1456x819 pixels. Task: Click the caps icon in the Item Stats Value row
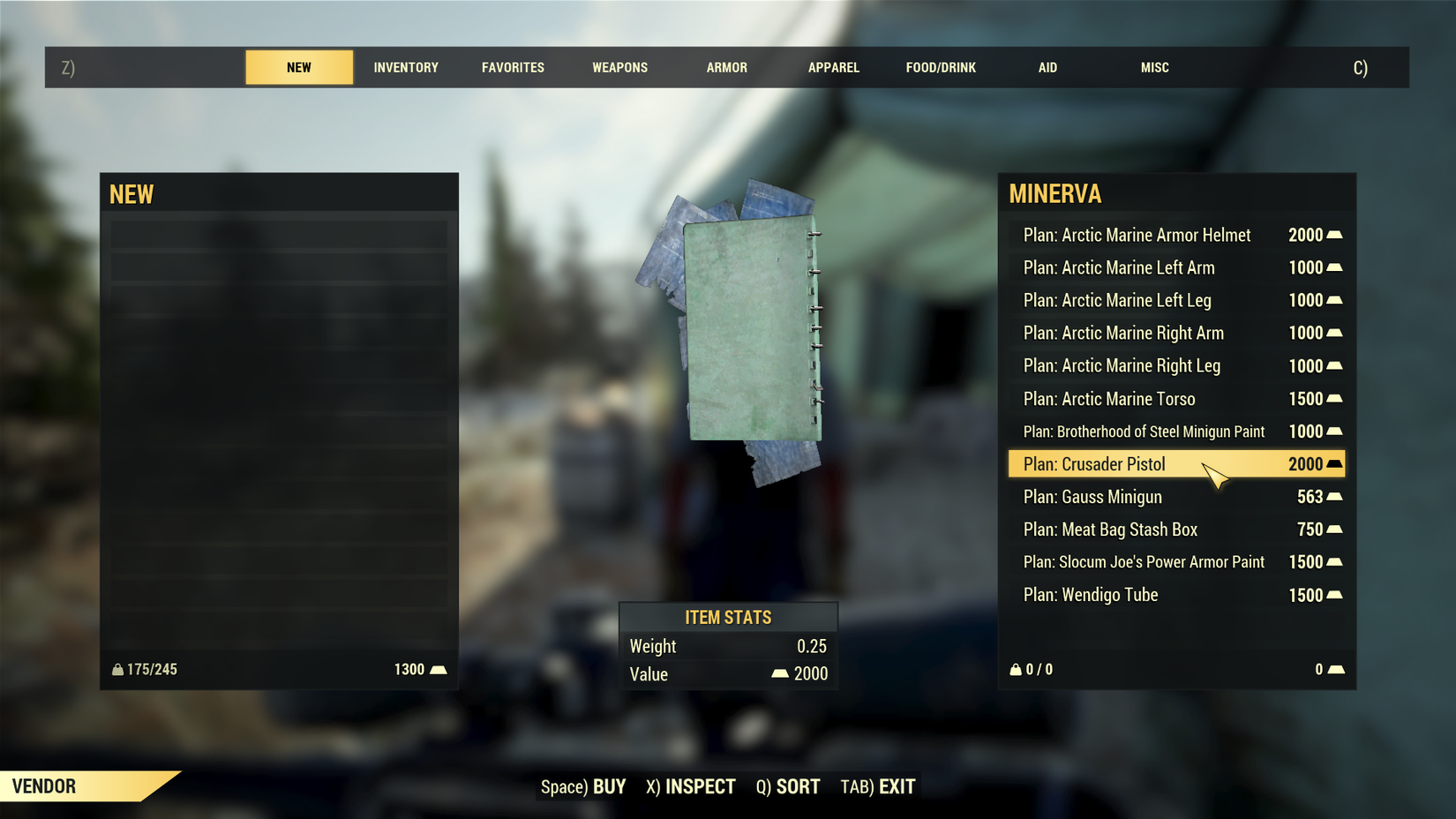tap(780, 673)
